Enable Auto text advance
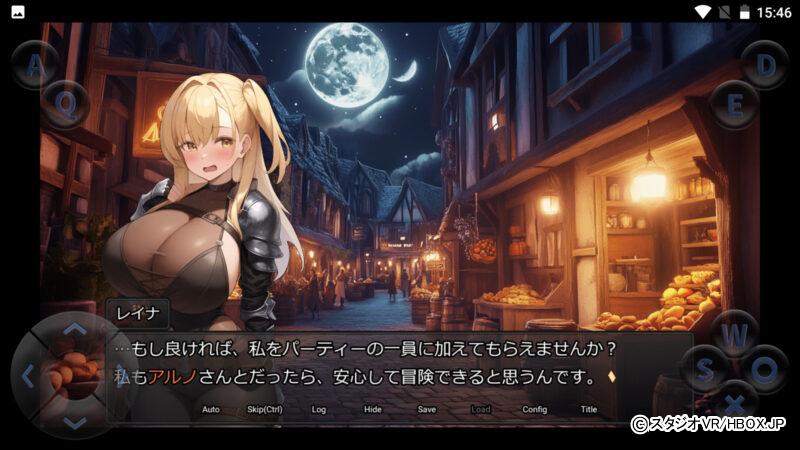This screenshot has height=450, width=800. (210, 409)
